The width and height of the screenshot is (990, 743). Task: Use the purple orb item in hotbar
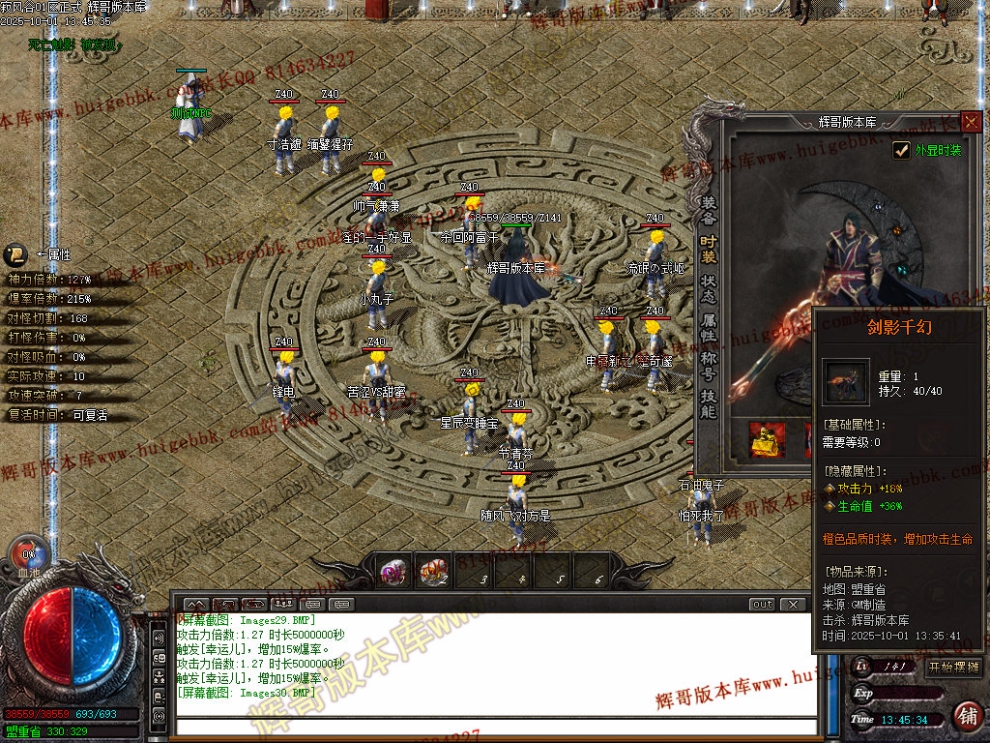(393, 572)
